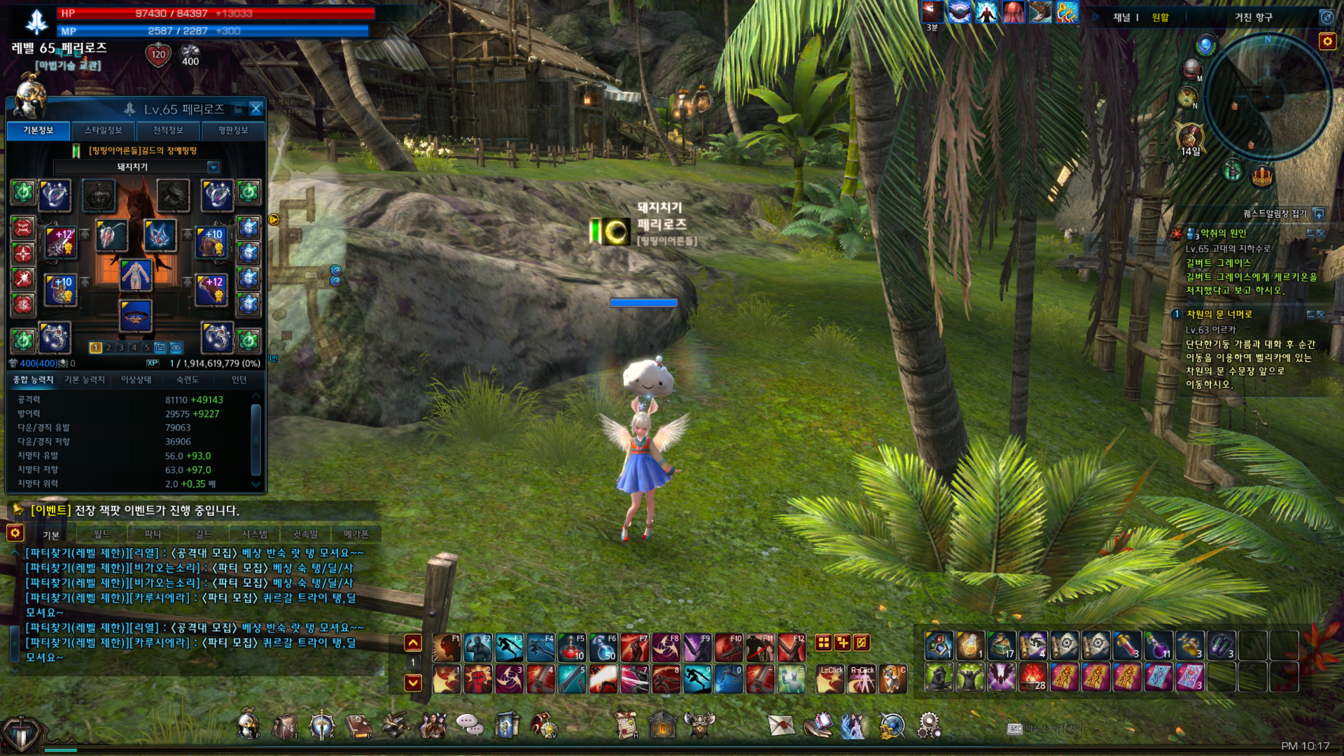Collapse the quest tracker with 퀘스트알림창 접기
Image resolution: width=1344 pixels, height=756 pixels.
click(1319, 214)
